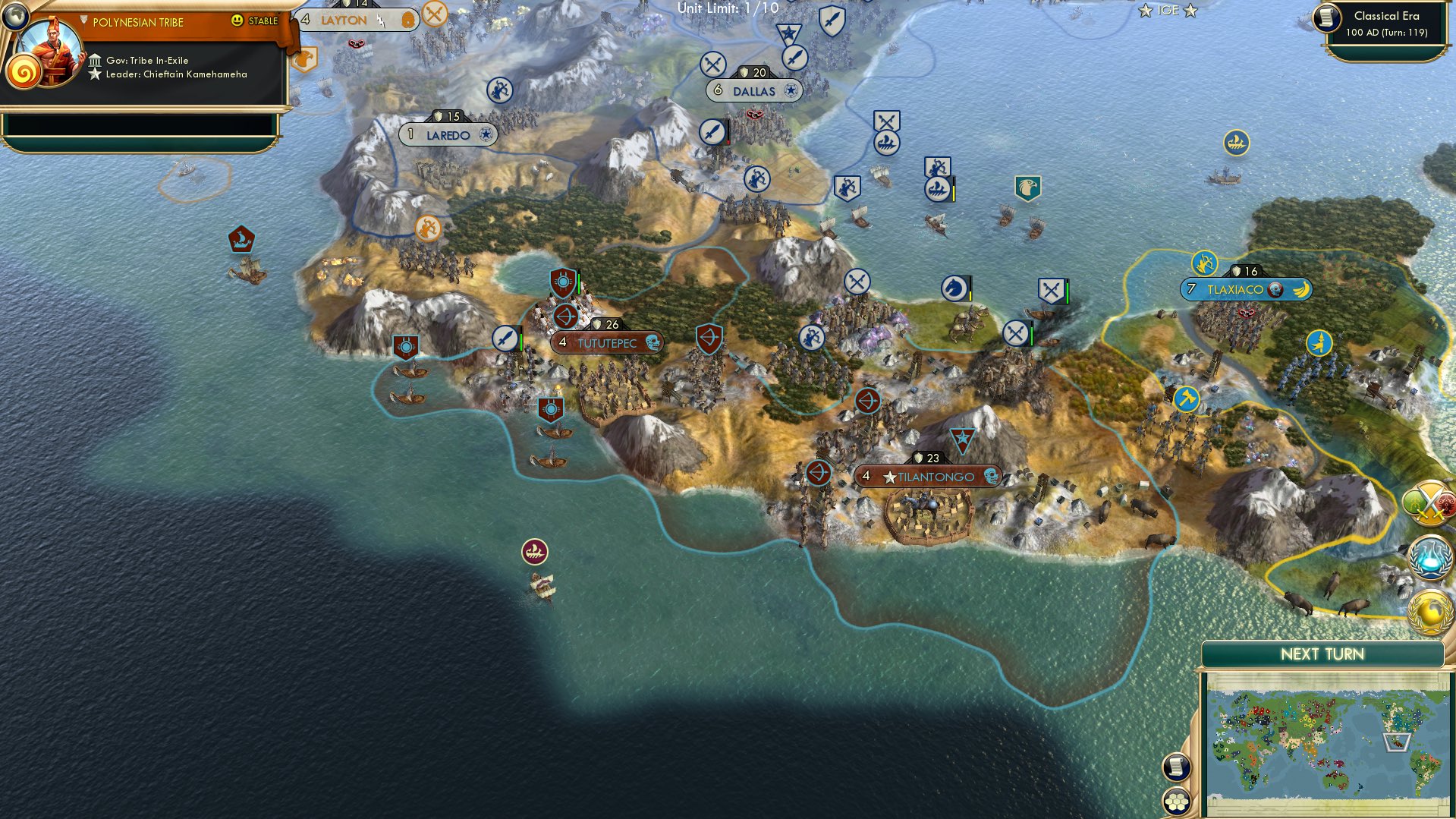The width and height of the screenshot is (1456, 819).
Task: Open the Military Overview crossed swords icon
Action: point(1429,502)
